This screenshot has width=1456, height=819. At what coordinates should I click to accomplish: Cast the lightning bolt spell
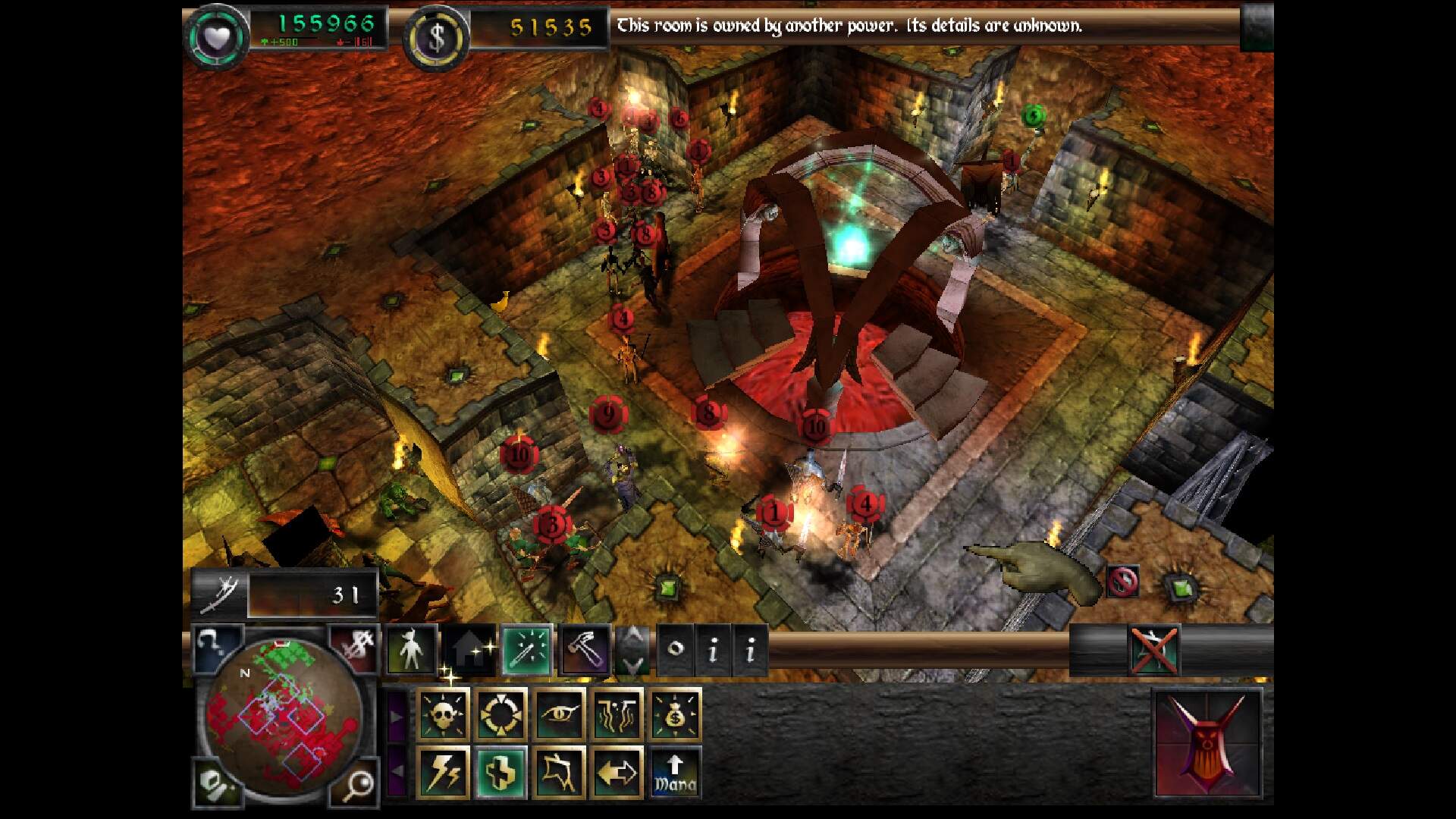point(444,772)
